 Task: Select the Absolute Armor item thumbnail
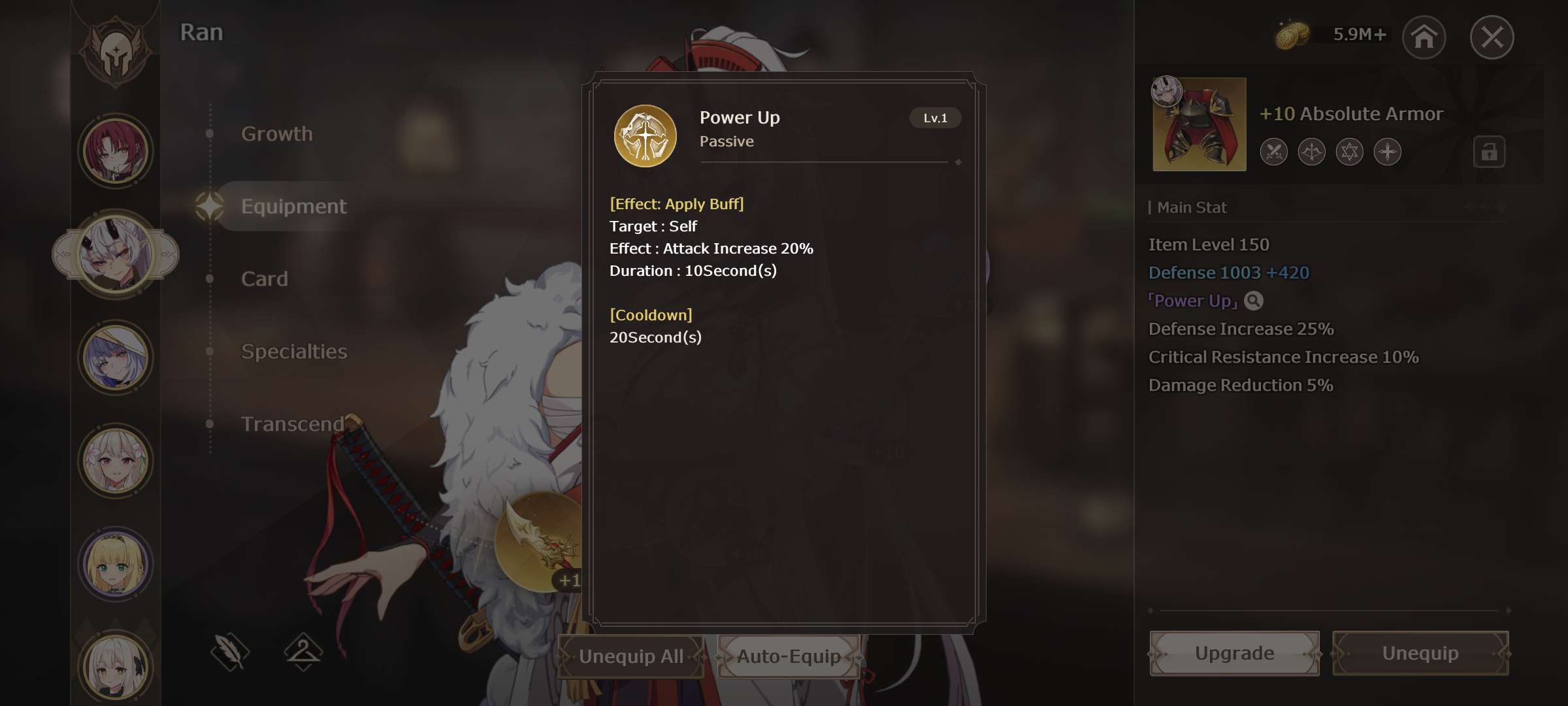click(x=1199, y=124)
